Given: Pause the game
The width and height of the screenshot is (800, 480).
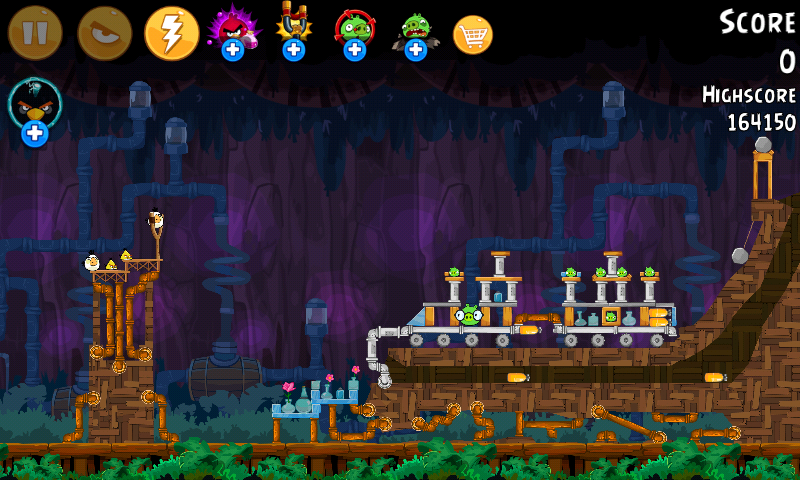Looking at the screenshot, I should [x=35, y=33].
